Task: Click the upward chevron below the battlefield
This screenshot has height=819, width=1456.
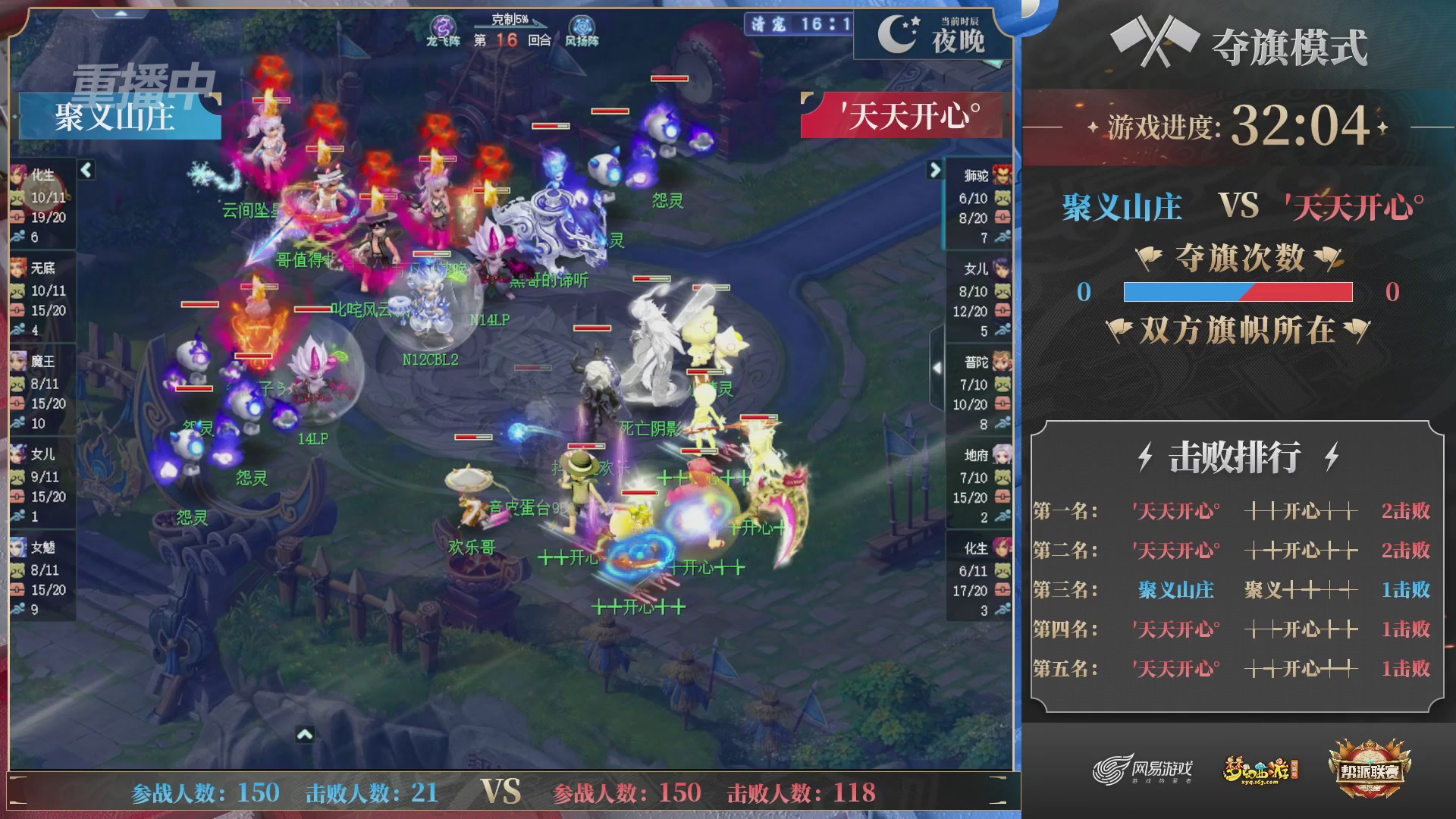Action: (x=306, y=736)
